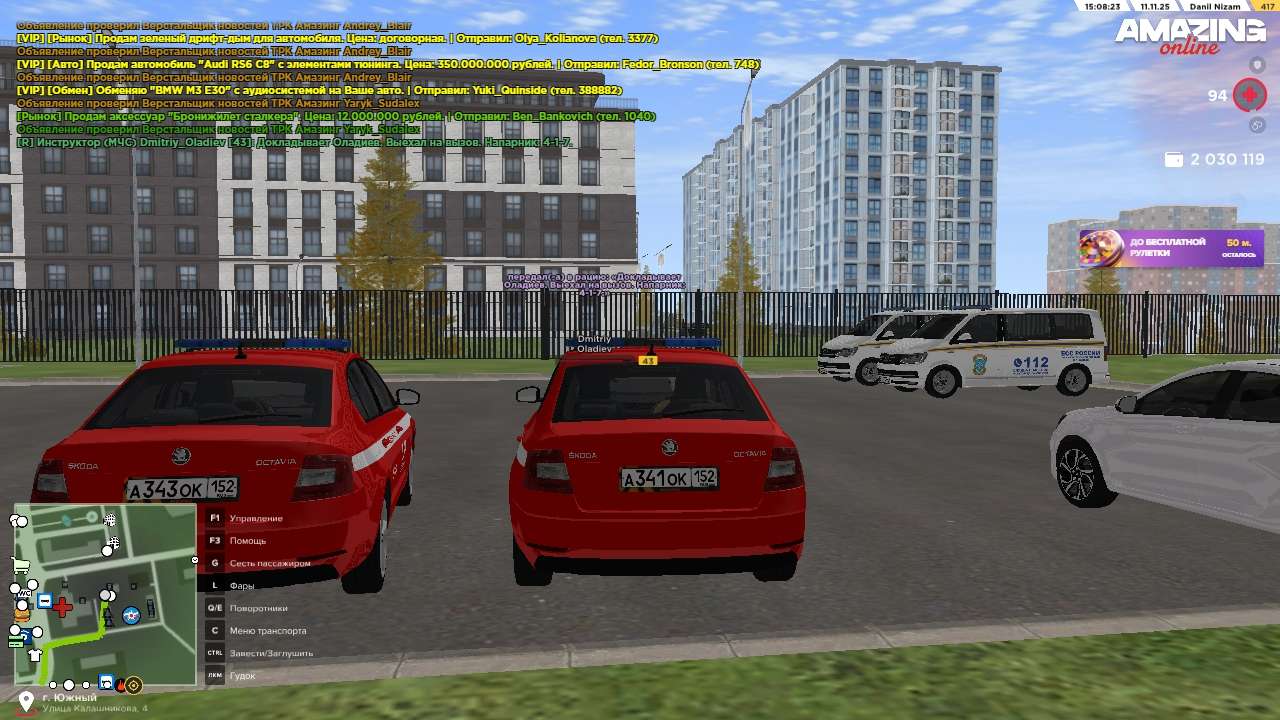The height and width of the screenshot is (720, 1280).
Task: Click the t-shirt clothing store map marker
Action: 35,655
